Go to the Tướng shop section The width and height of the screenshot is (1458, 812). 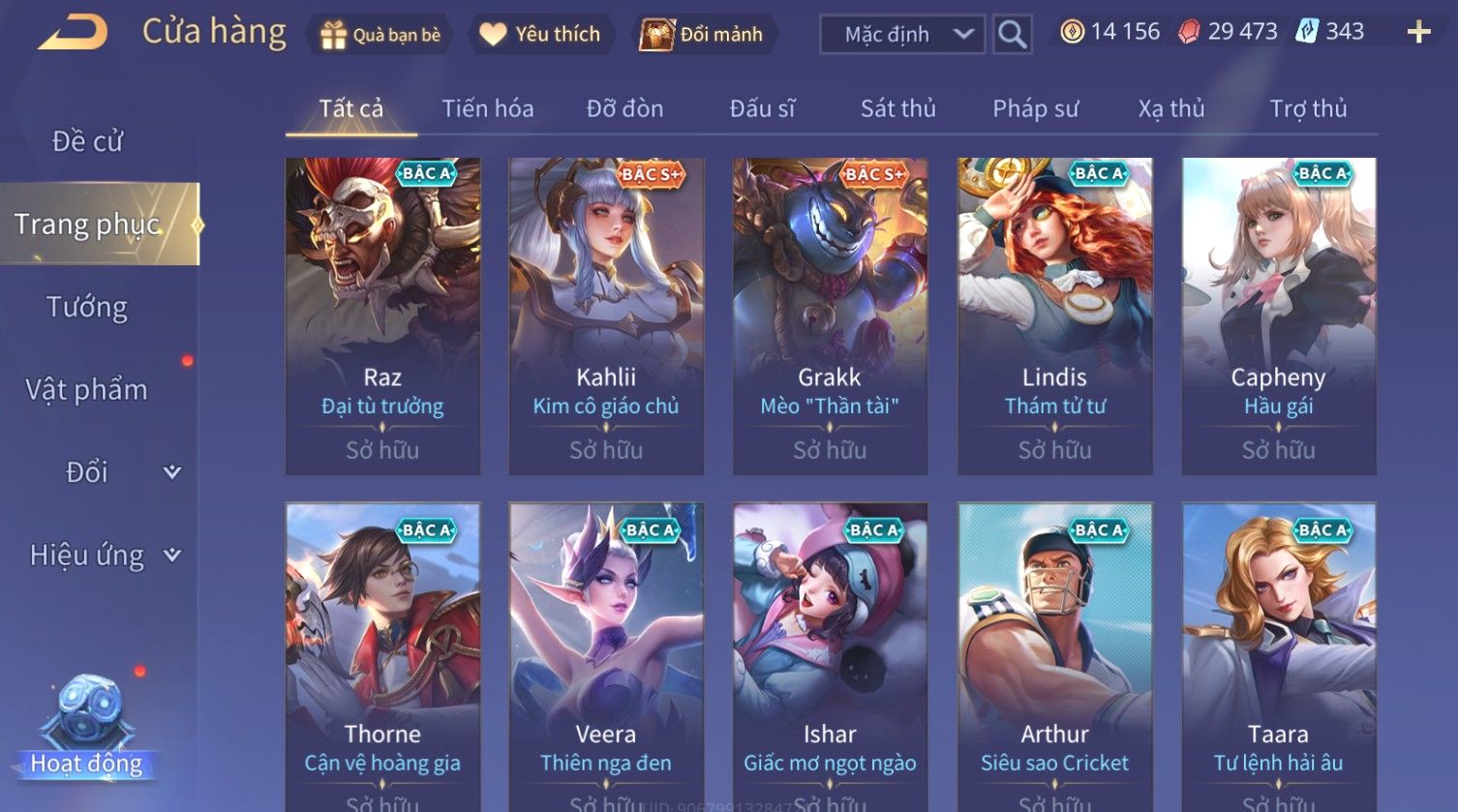pyautogui.click(x=87, y=307)
